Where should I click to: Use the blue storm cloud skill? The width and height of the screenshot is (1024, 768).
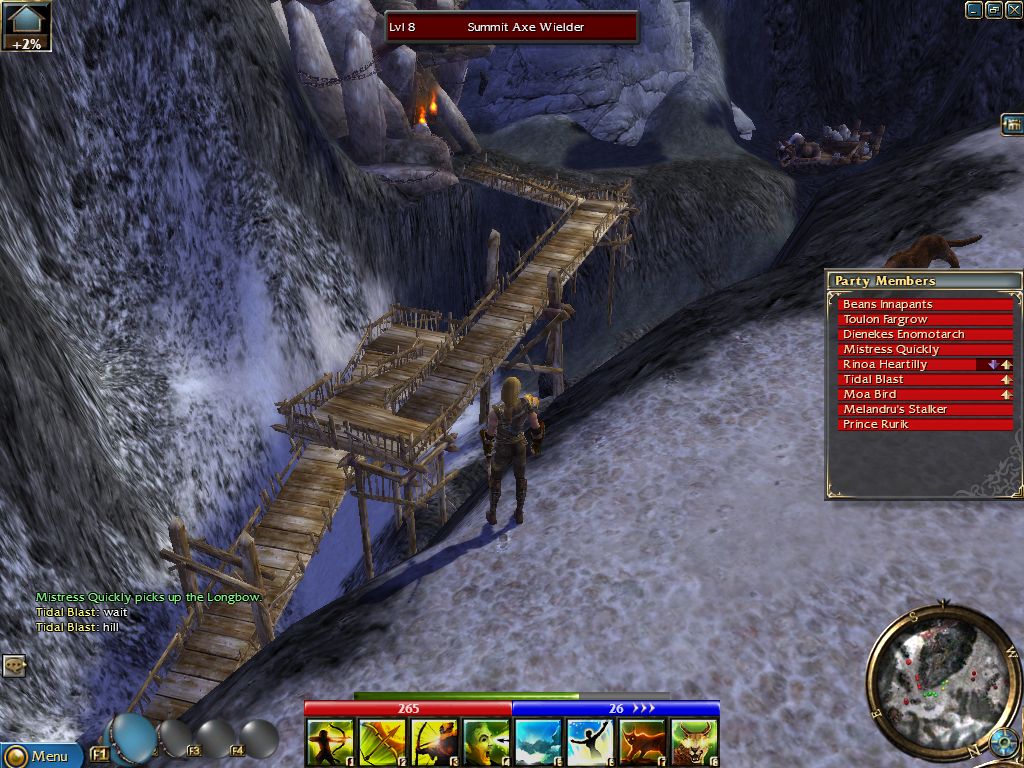coord(538,742)
